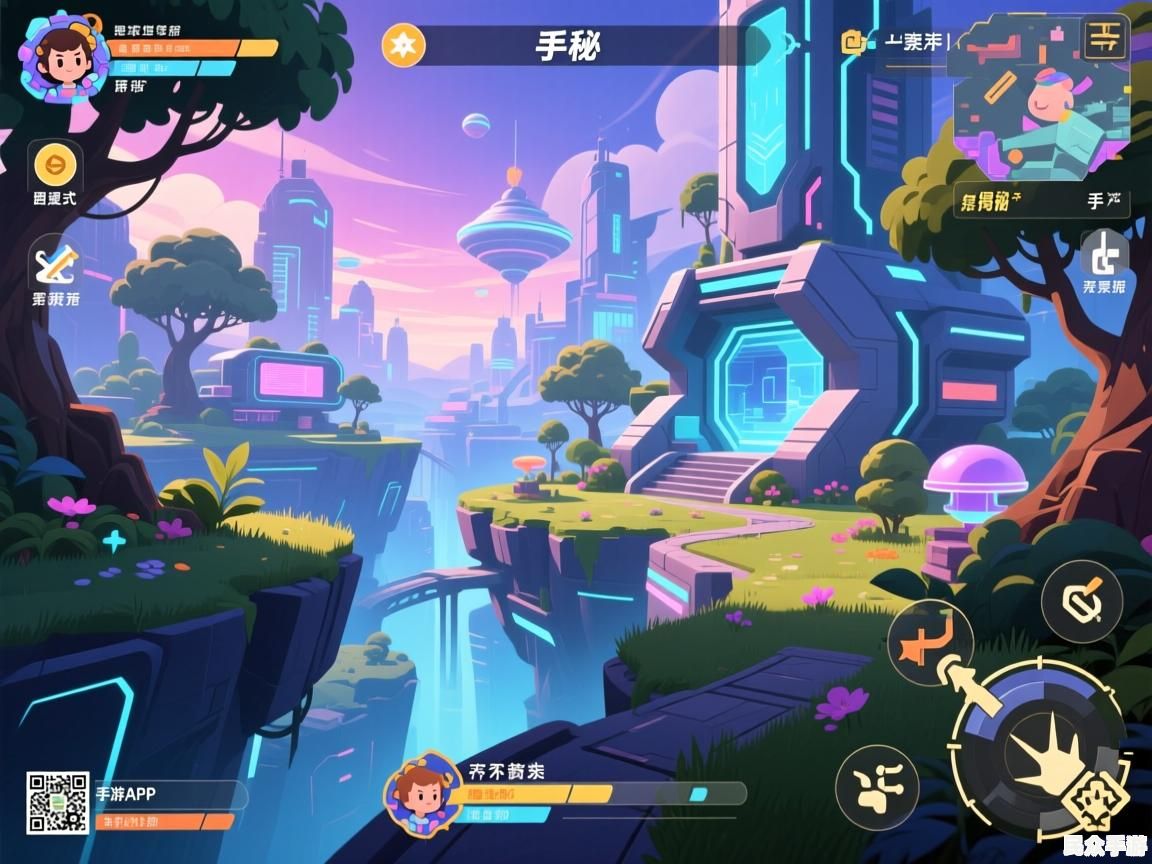Screen dimensions: 1152x864
Task: Open the player avatar portrait
Action: (64, 55)
